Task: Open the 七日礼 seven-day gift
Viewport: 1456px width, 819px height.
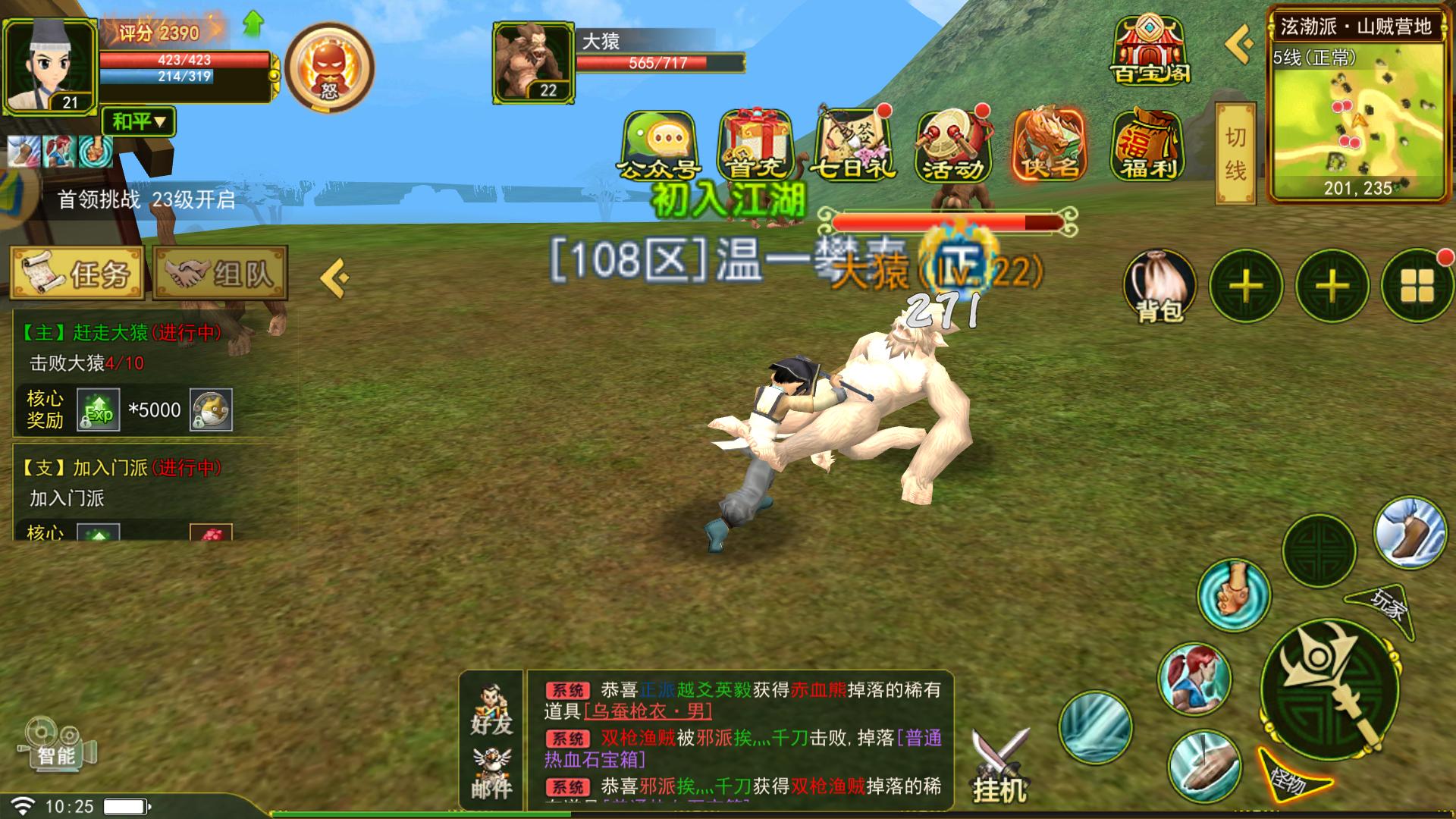Action: (x=853, y=146)
